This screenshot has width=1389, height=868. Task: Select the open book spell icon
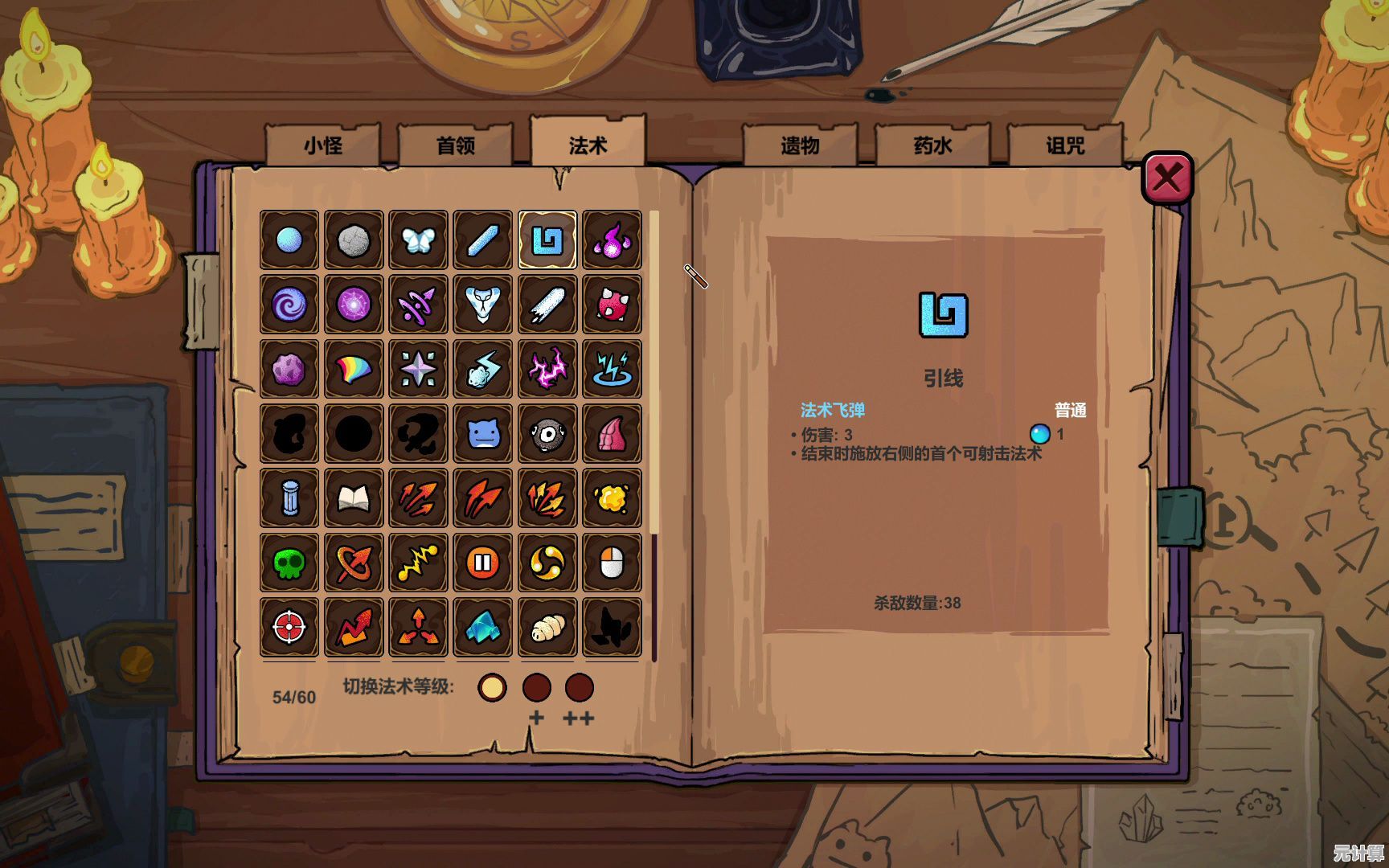354,499
